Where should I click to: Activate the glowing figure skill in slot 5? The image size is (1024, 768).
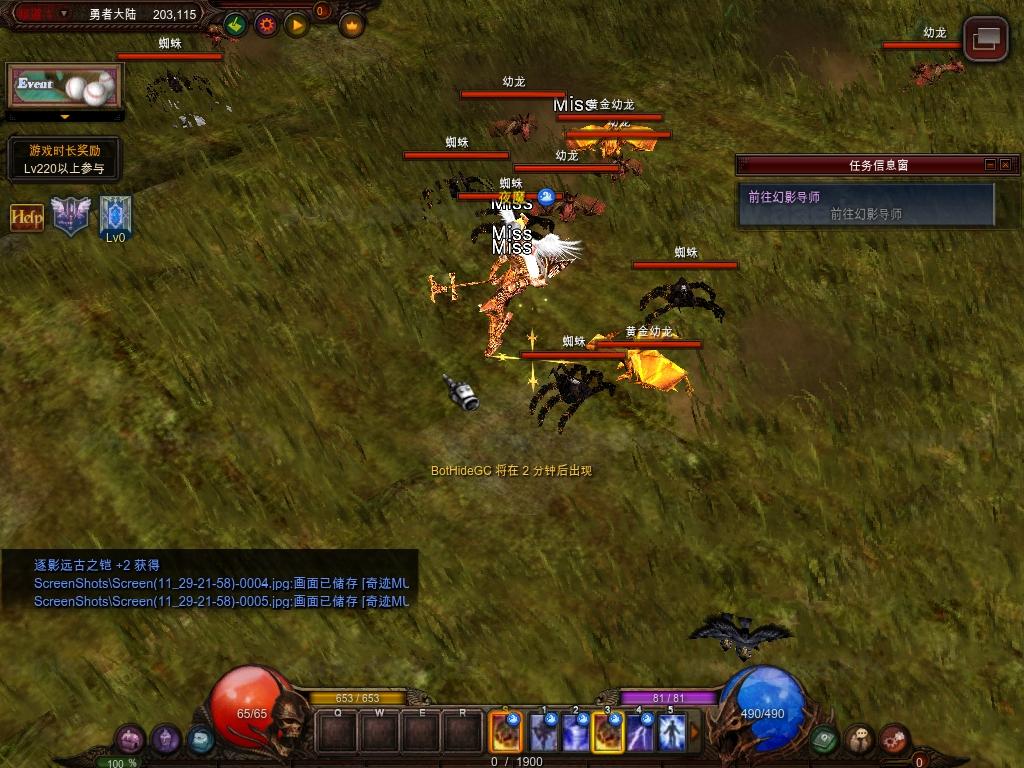671,733
